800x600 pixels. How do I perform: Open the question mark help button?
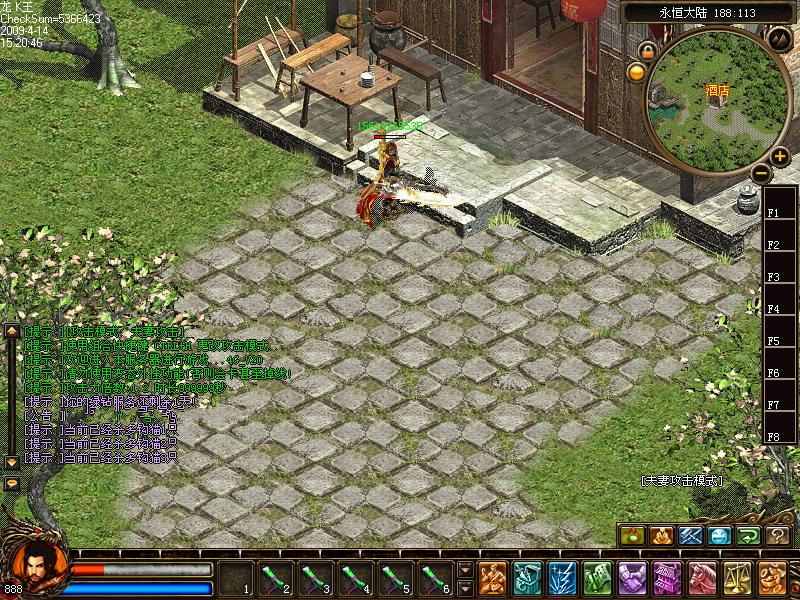(x=778, y=536)
